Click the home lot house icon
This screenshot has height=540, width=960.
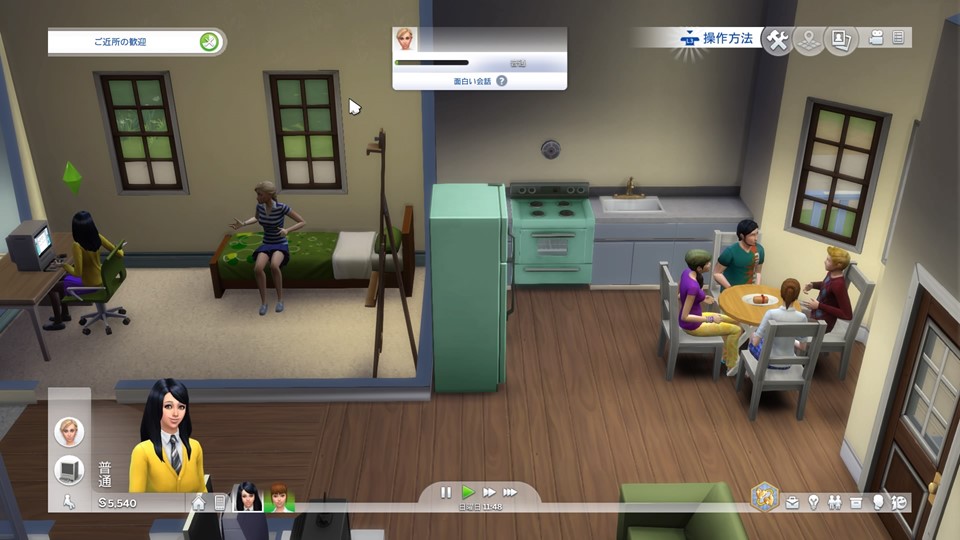pos(199,502)
